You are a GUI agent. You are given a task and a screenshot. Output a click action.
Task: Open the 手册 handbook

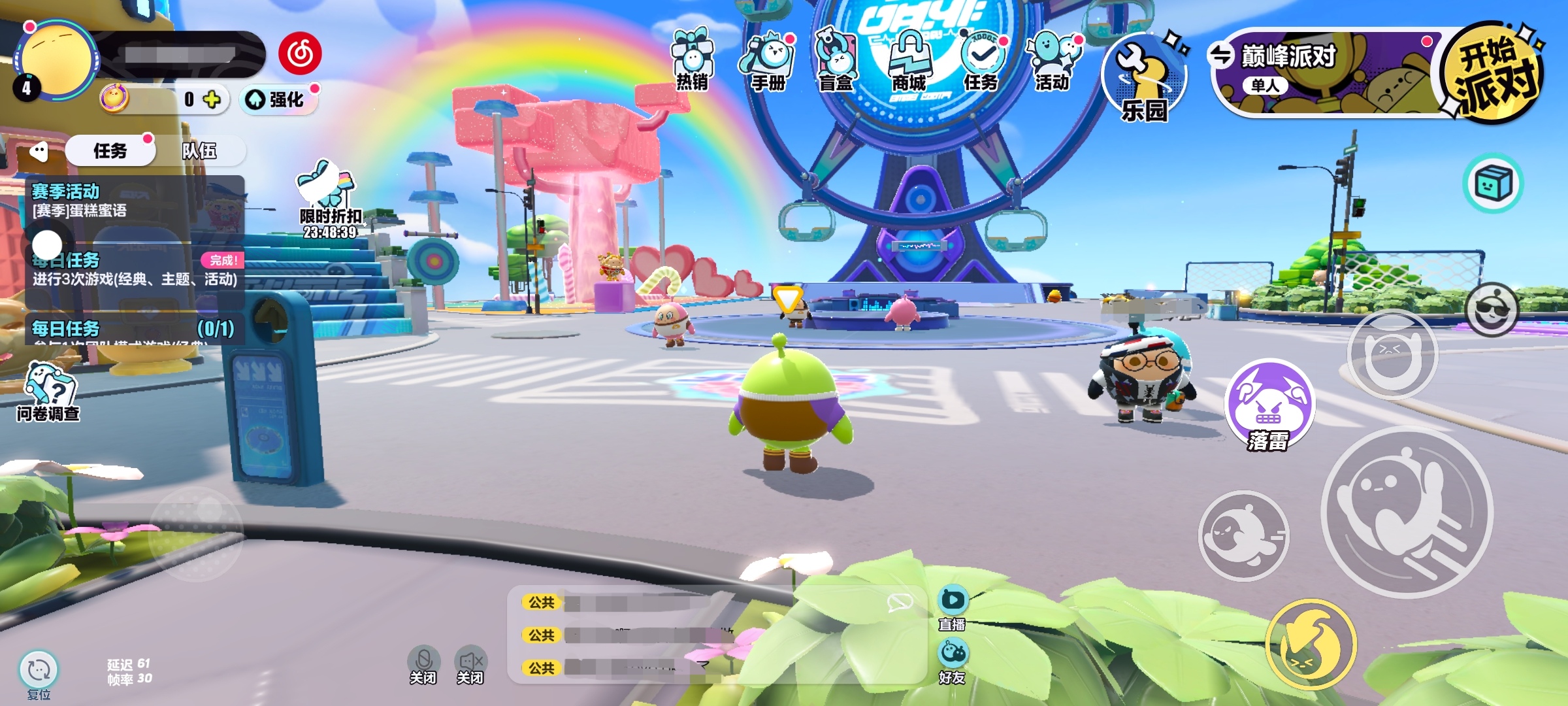[767, 62]
